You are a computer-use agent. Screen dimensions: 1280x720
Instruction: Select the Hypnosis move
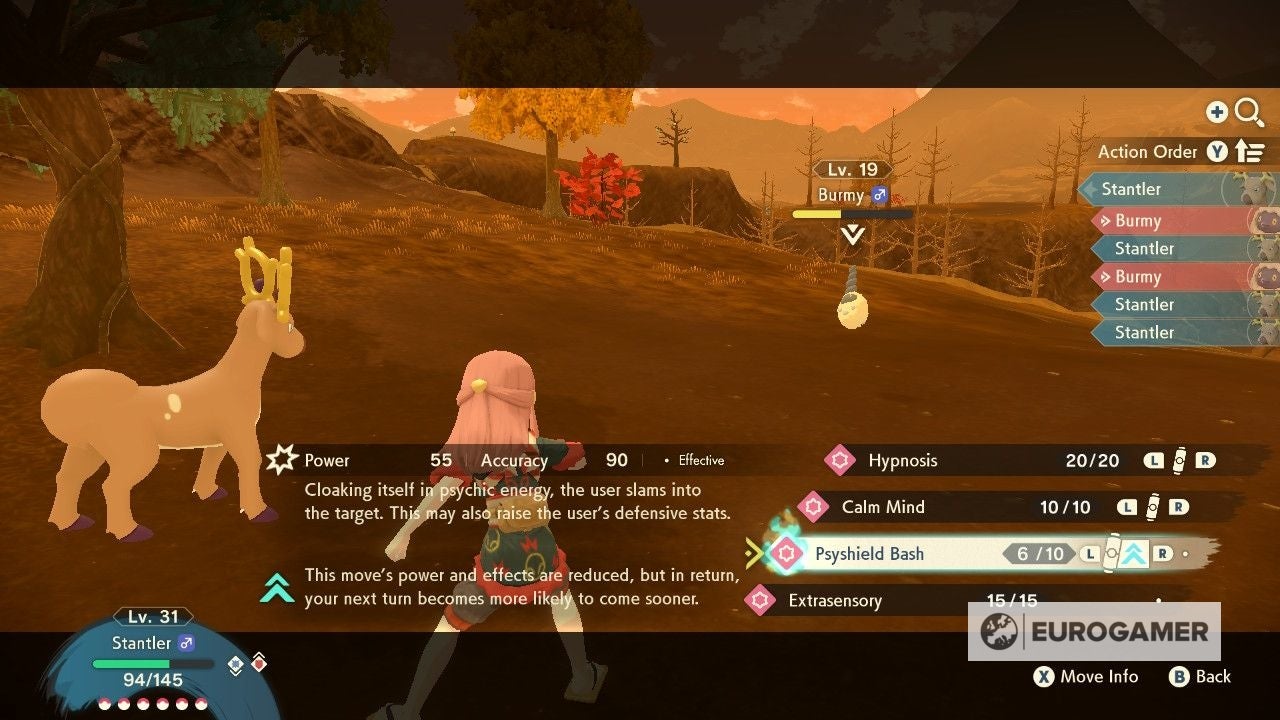coord(902,461)
